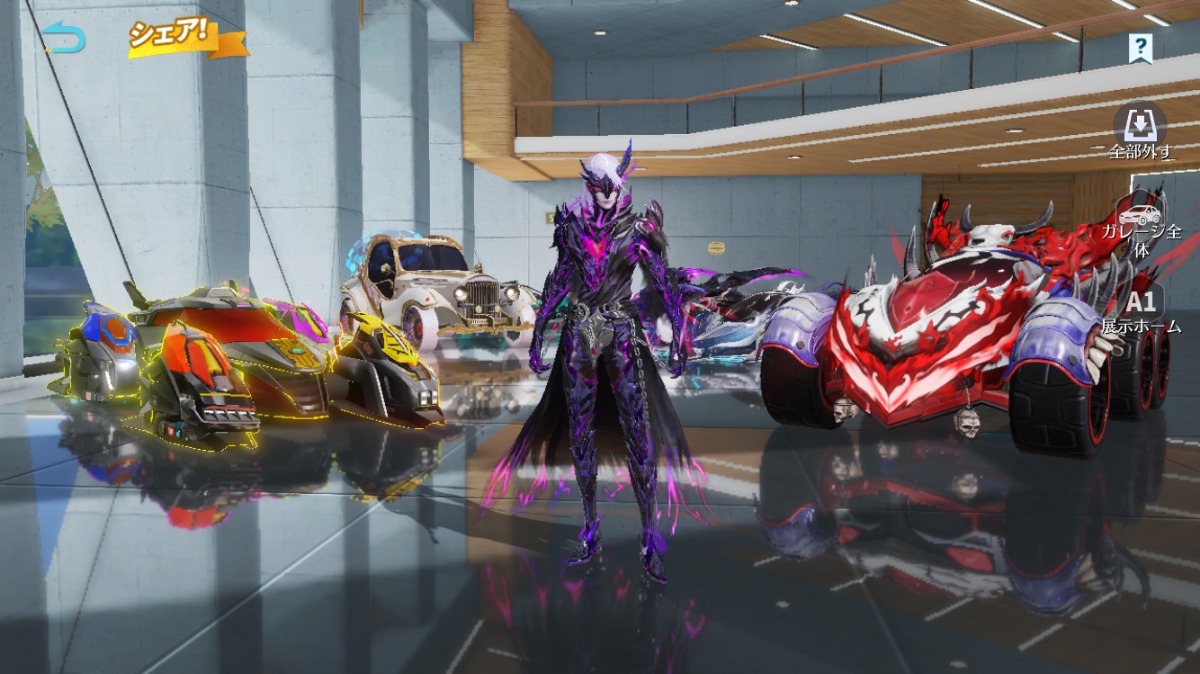This screenshot has height=674, width=1200.
Task: Show the whole garage via ガレージ全体
Action: tap(1141, 225)
